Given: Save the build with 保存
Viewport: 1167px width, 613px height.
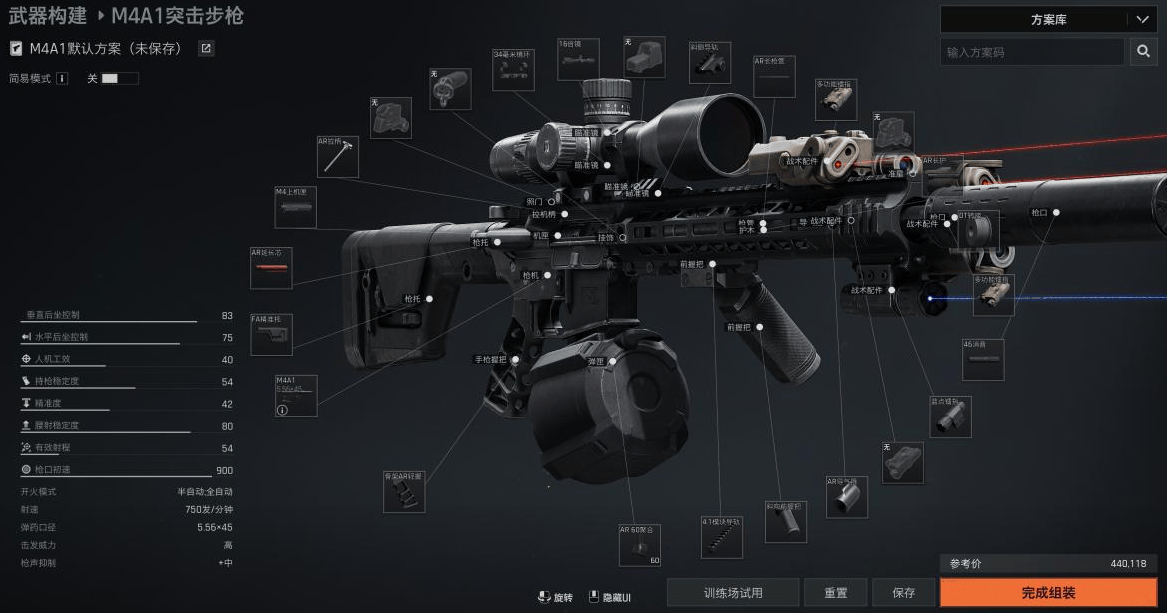Looking at the screenshot, I should (903, 593).
